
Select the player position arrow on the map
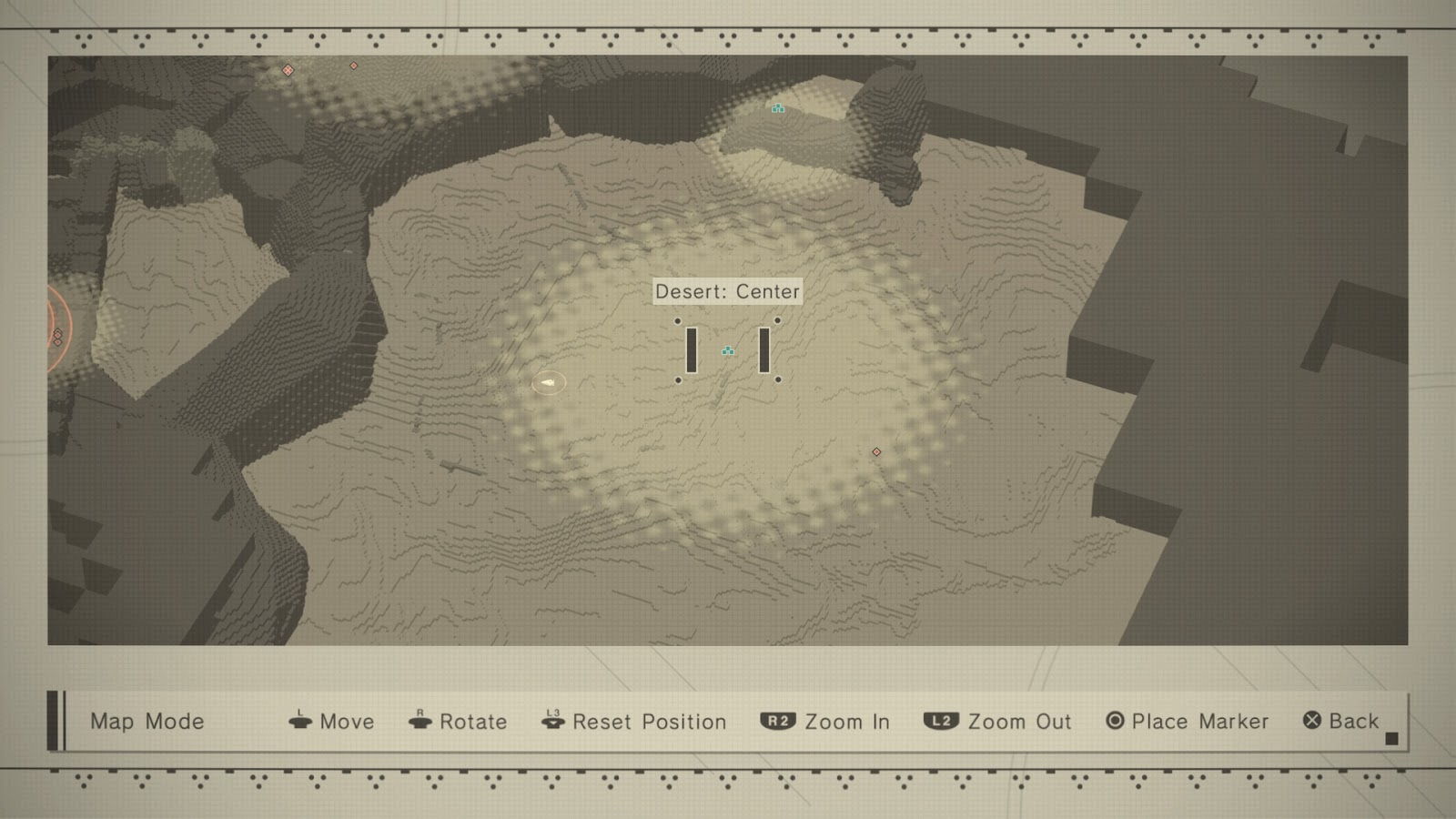(x=547, y=383)
